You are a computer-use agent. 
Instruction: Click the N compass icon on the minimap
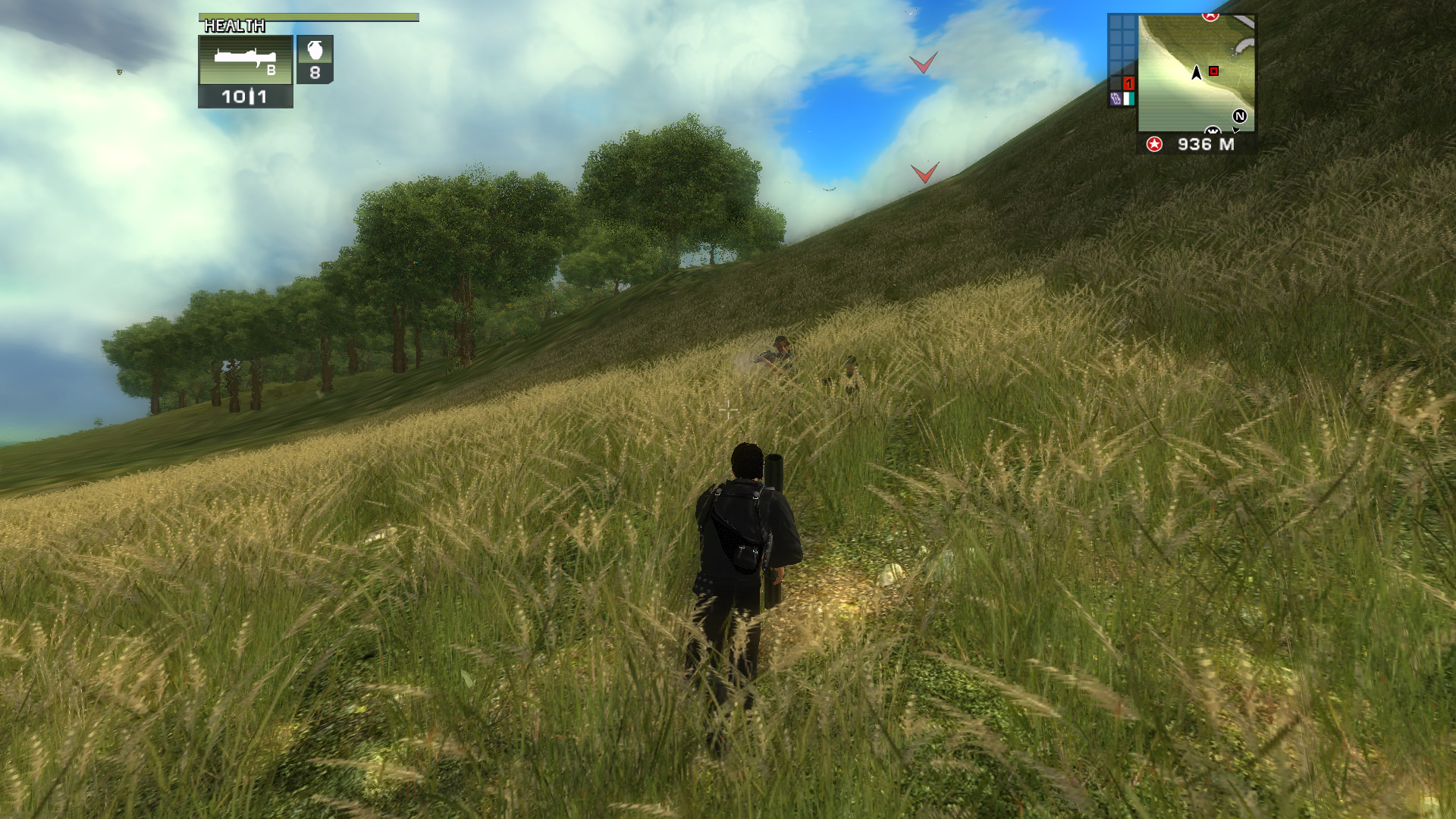[1240, 117]
